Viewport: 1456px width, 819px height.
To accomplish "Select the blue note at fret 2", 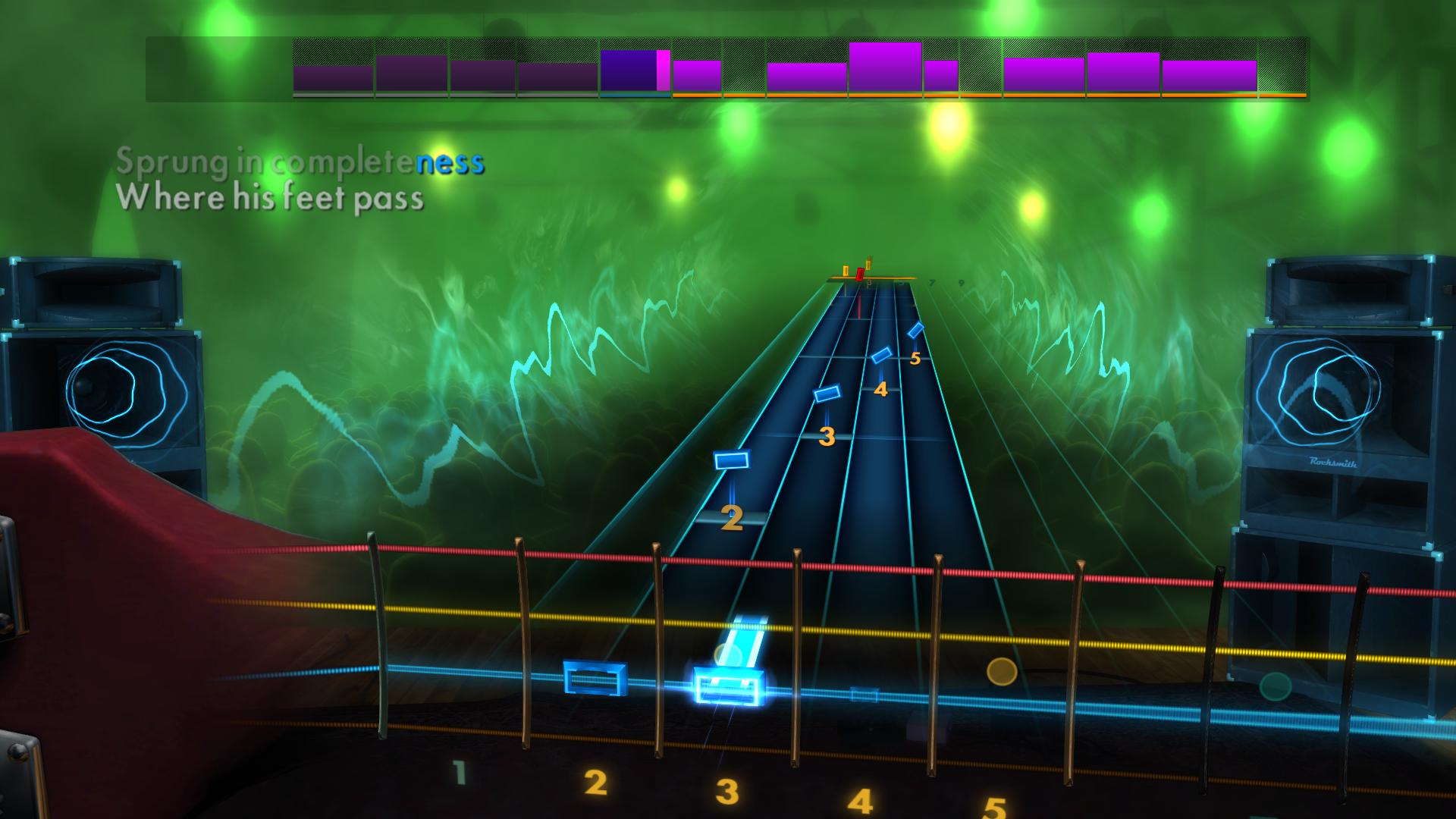I will tap(732, 459).
